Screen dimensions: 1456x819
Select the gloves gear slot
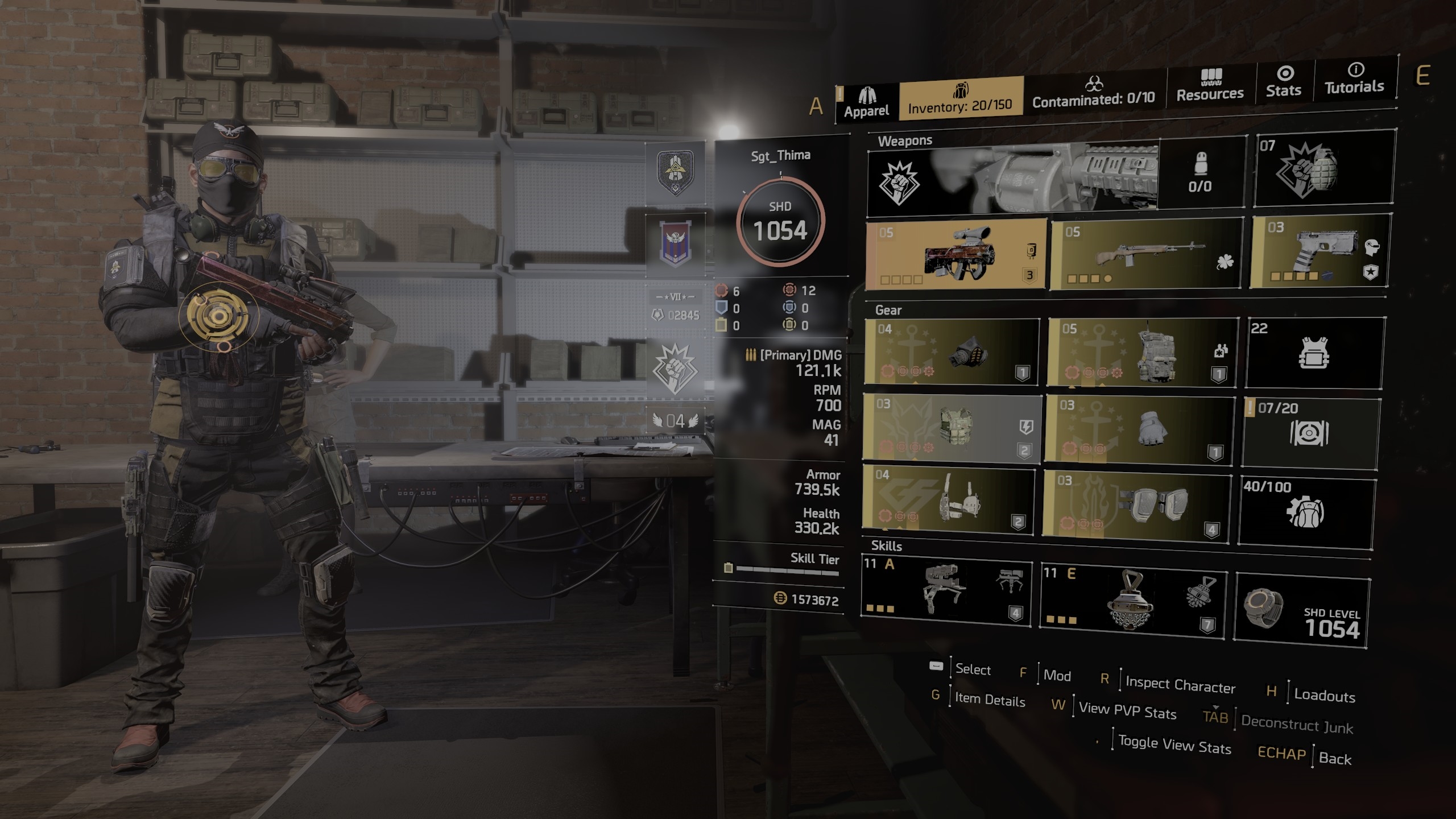coord(1140,429)
